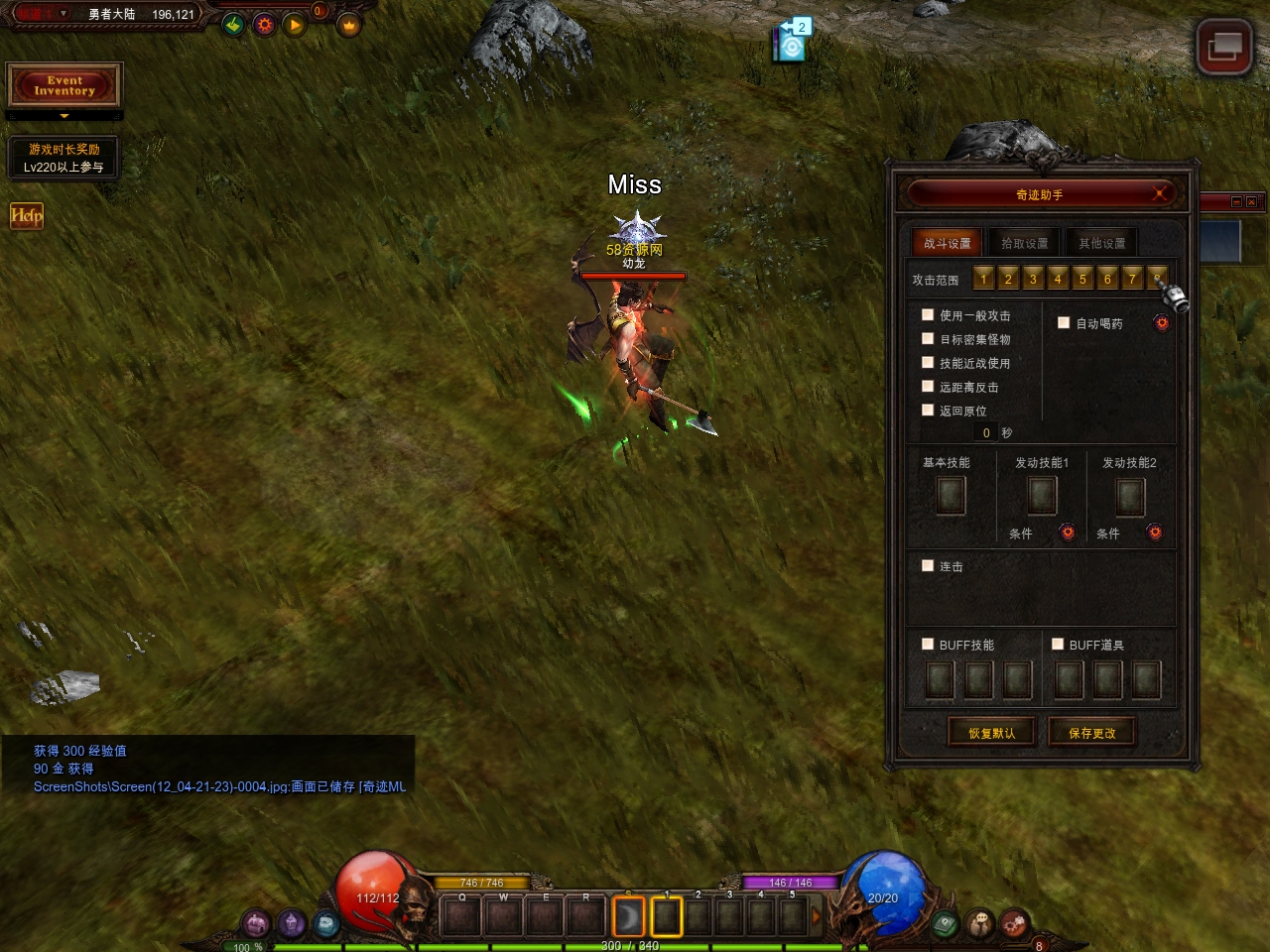This screenshot has width=1270, height=952.
Task: Save changes with 保存更改 button
Action: pos(1091,733)
